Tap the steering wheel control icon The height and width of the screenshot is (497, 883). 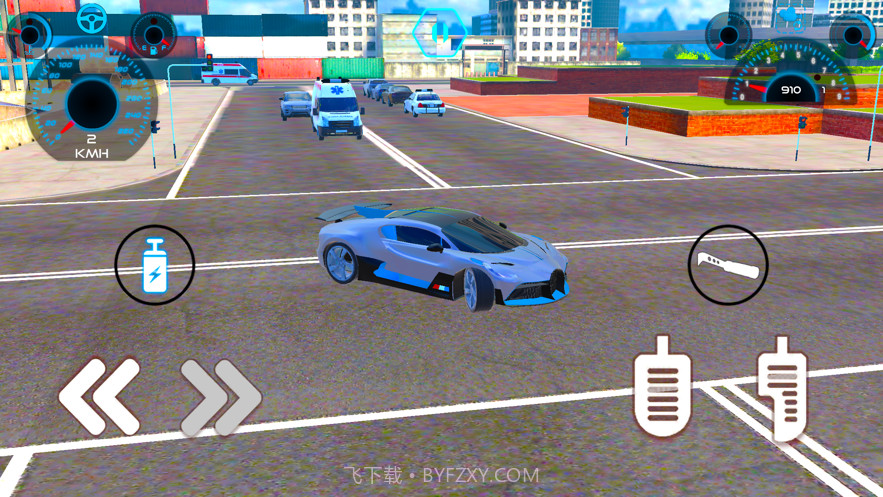click(x=92, y=17)
